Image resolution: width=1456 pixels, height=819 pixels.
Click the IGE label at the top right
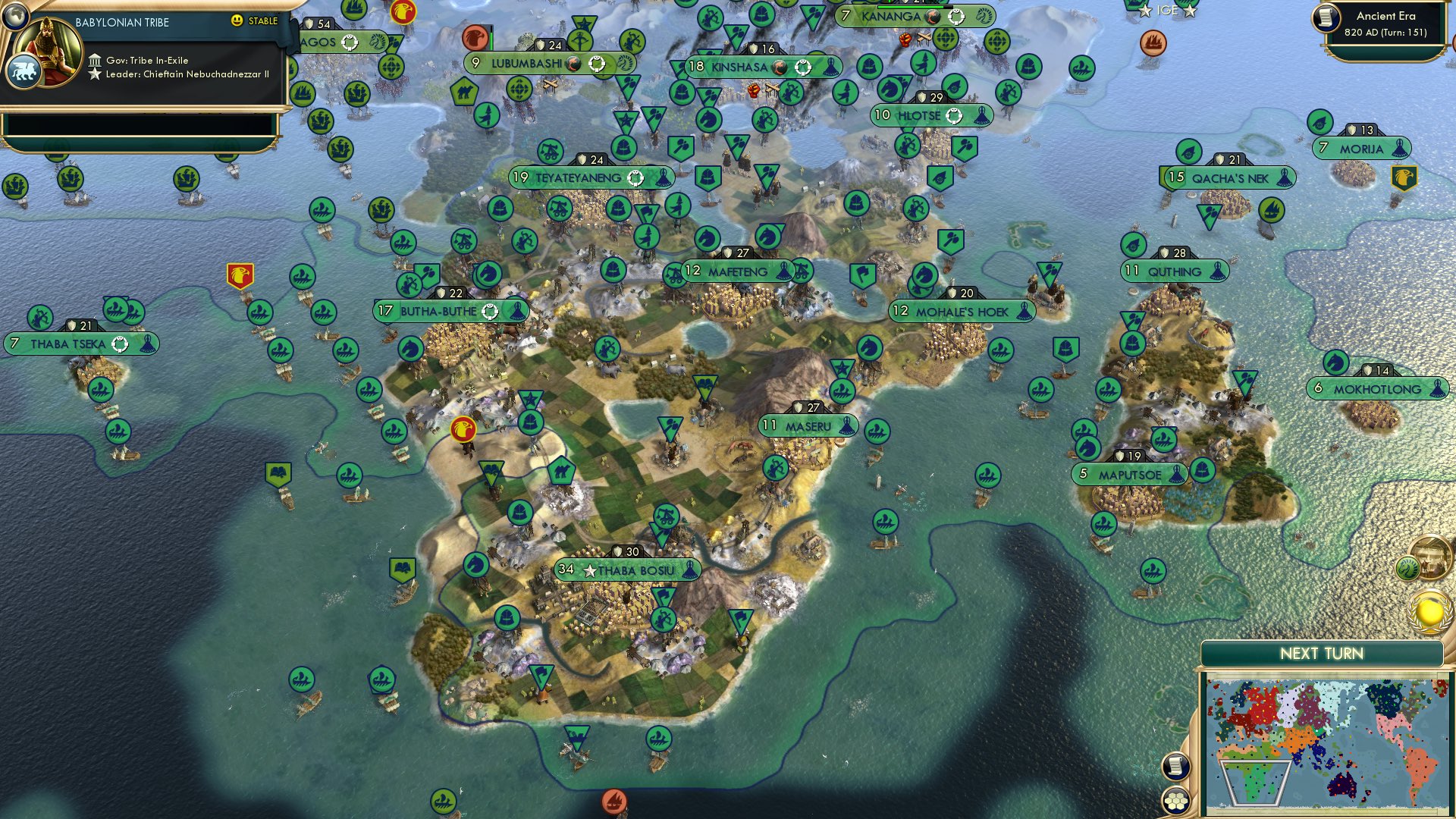(1168, 11)
